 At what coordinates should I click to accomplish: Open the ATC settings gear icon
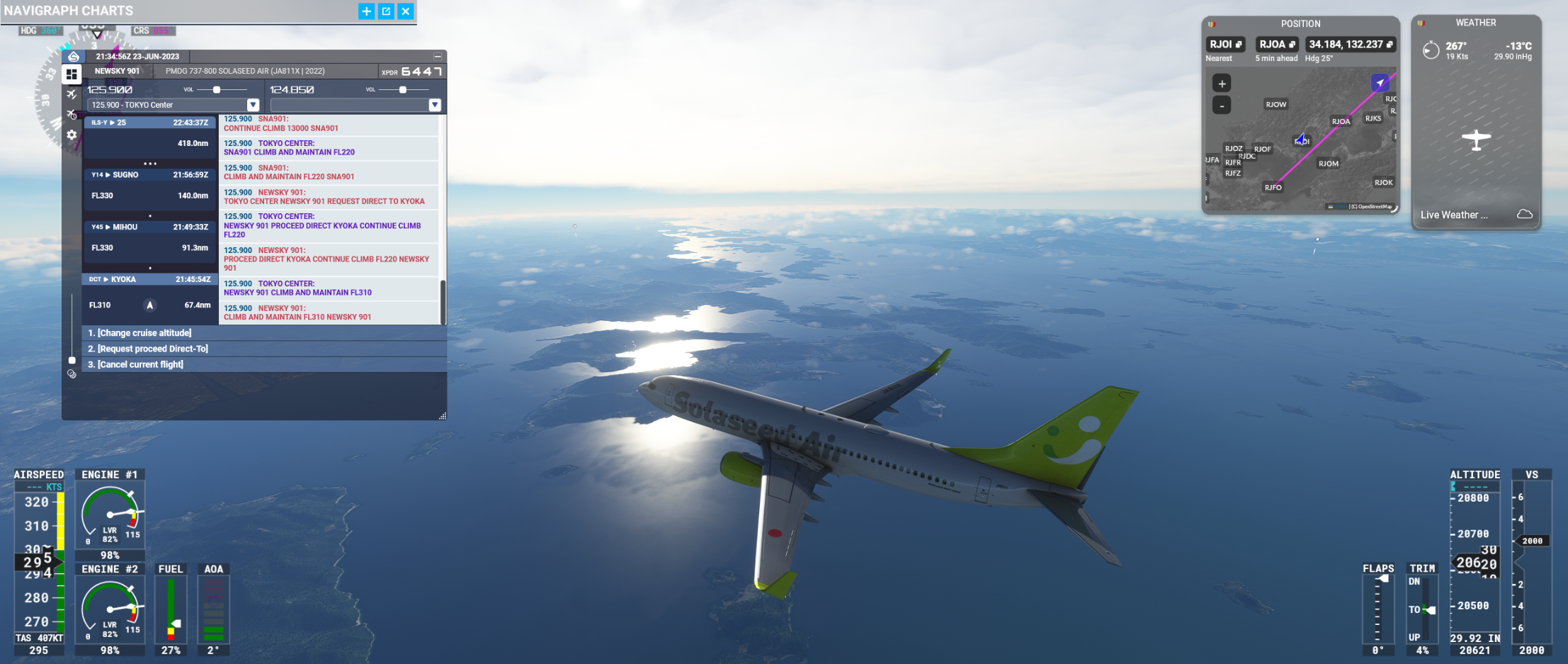coord(72,135)
